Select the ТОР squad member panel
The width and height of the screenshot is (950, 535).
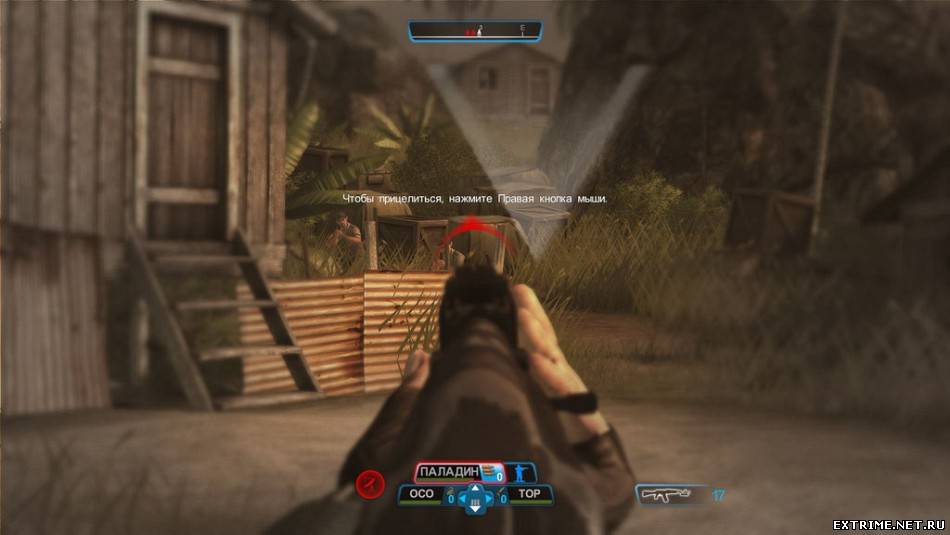(529, 495)
